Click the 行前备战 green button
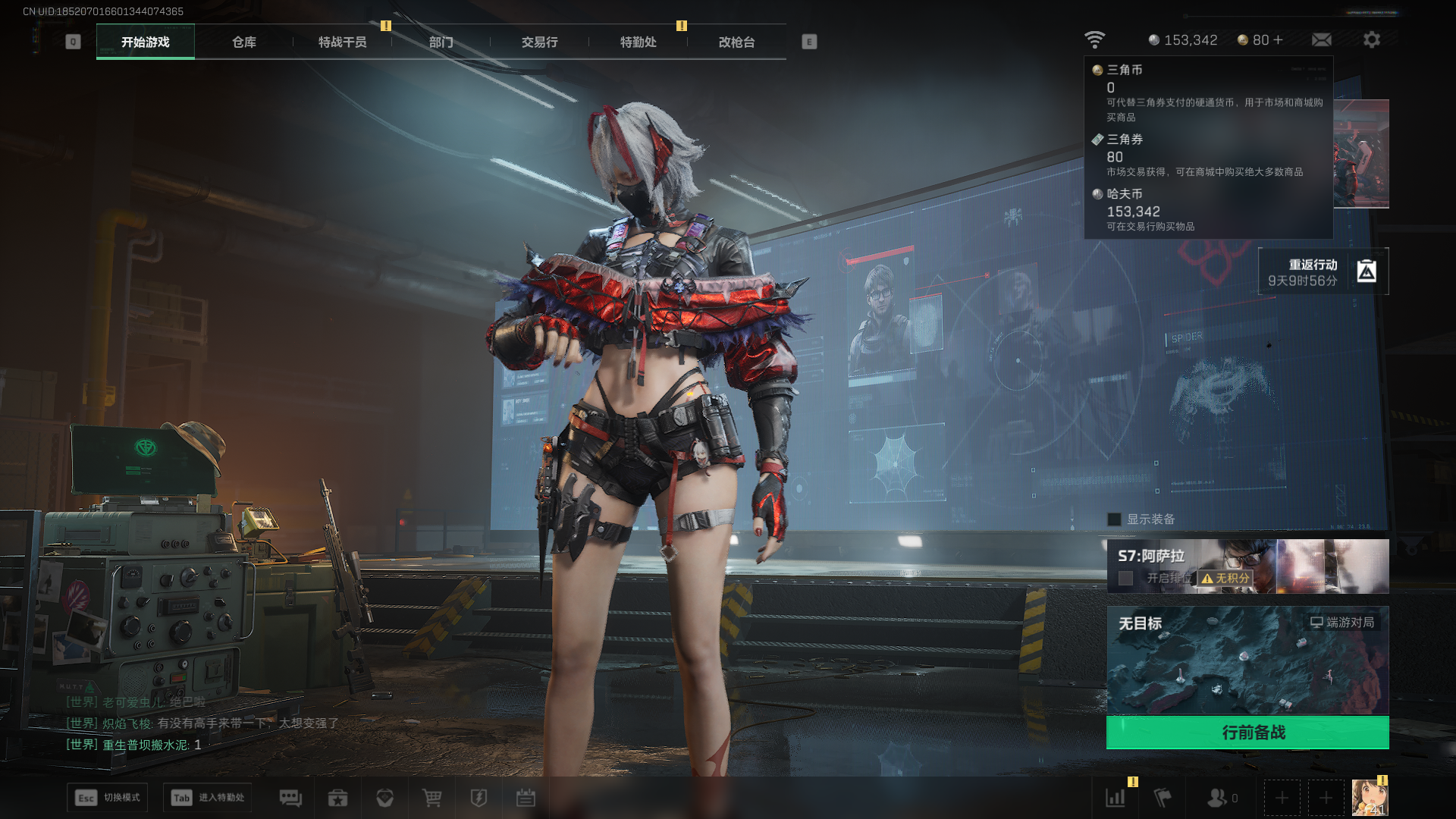The height and width of the screenshot is (819, 1456). 1247,733
